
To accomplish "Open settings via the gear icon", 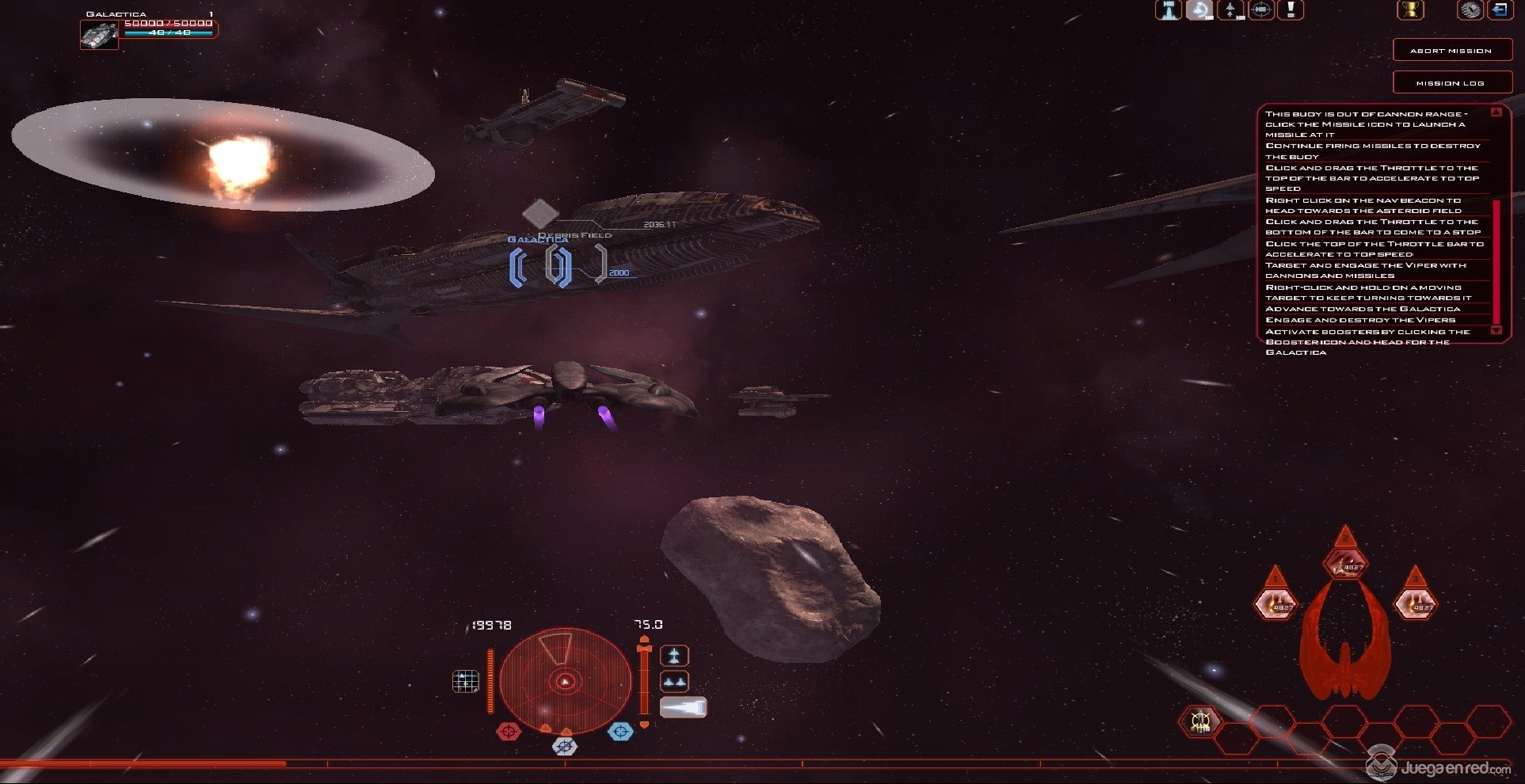I will tap(1470, 10).
